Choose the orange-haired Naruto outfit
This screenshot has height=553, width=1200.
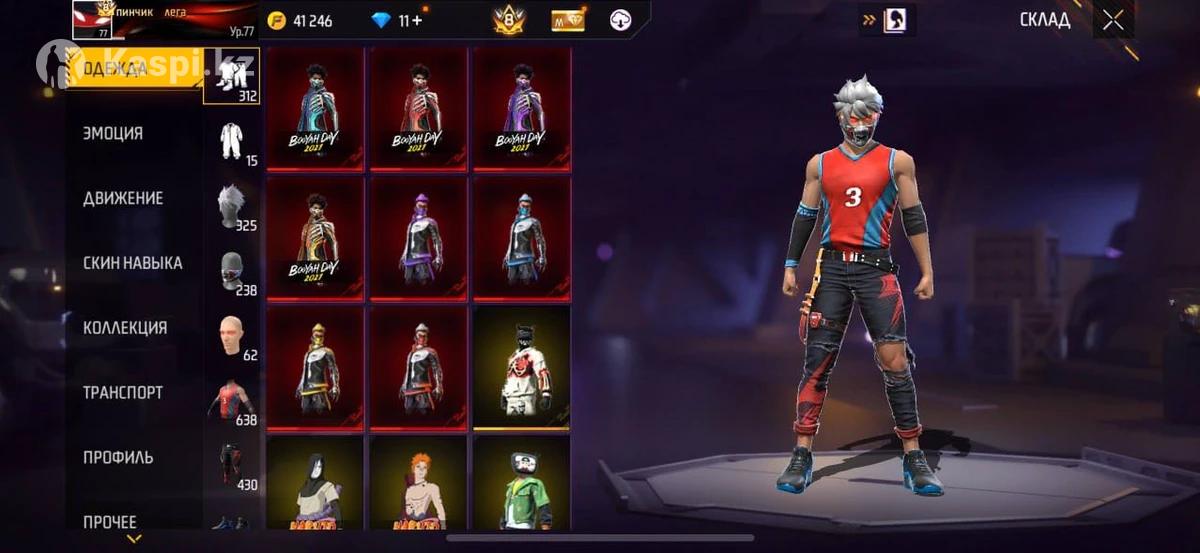[x=419, y=484]
